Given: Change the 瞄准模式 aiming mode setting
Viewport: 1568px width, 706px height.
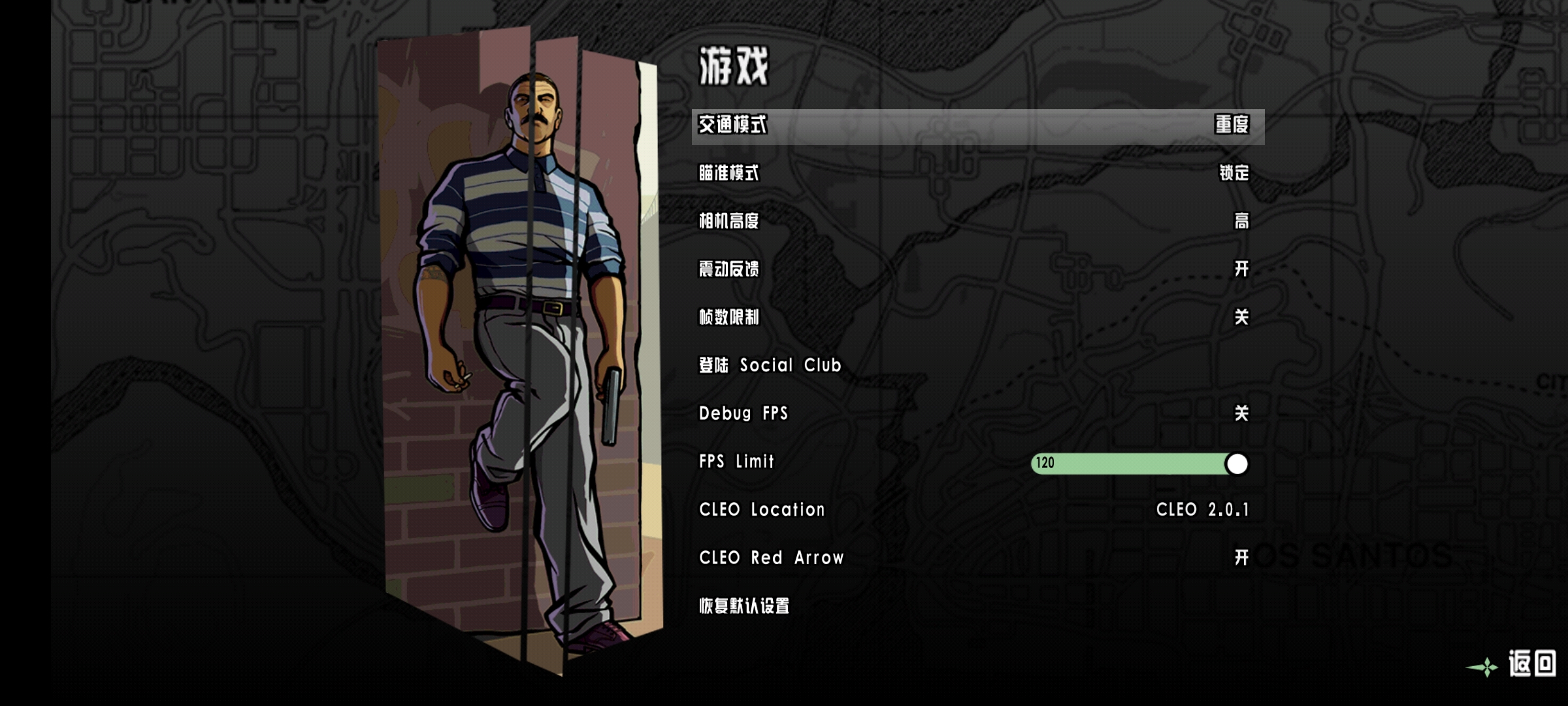Looking at the screenshot, I should (x=977, y=173).
